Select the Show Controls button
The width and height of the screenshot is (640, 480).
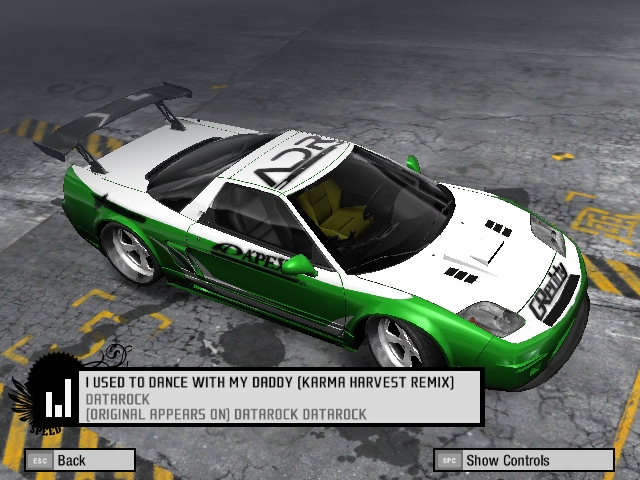coord(524,460)
